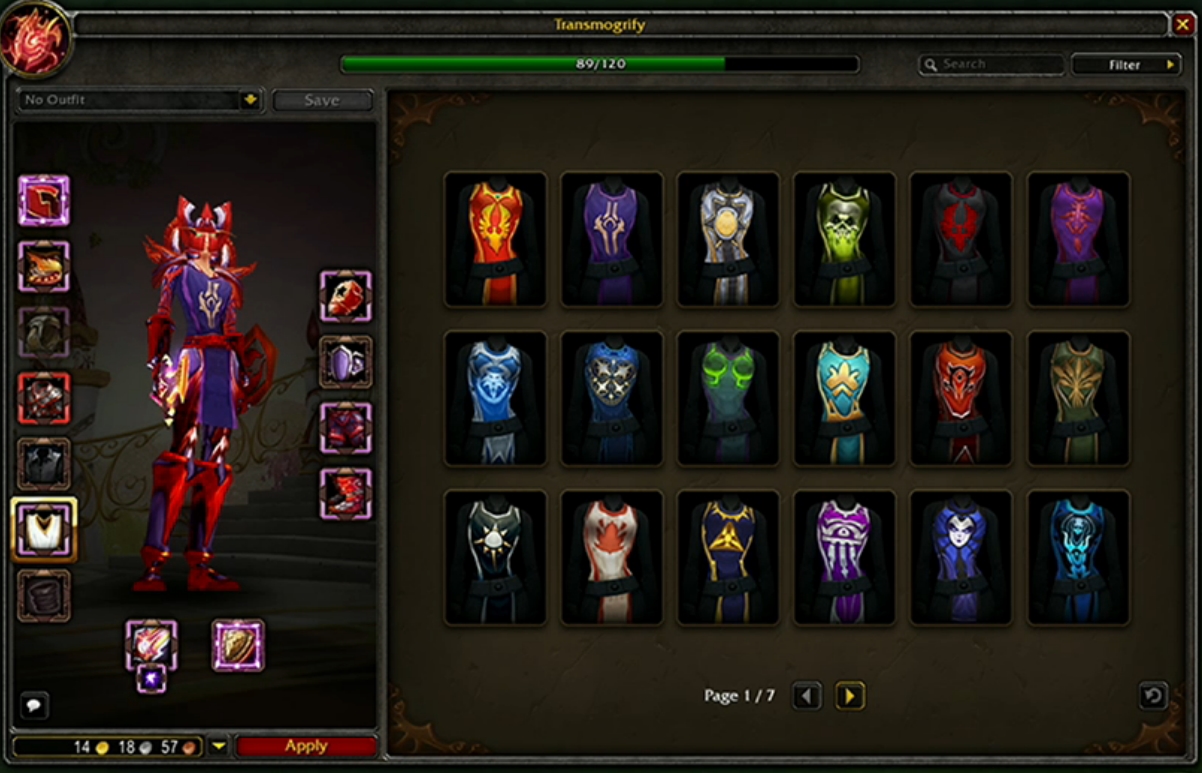Pick the white tabard with red maple leaf
1202x773 pixels.
(612, 557)
